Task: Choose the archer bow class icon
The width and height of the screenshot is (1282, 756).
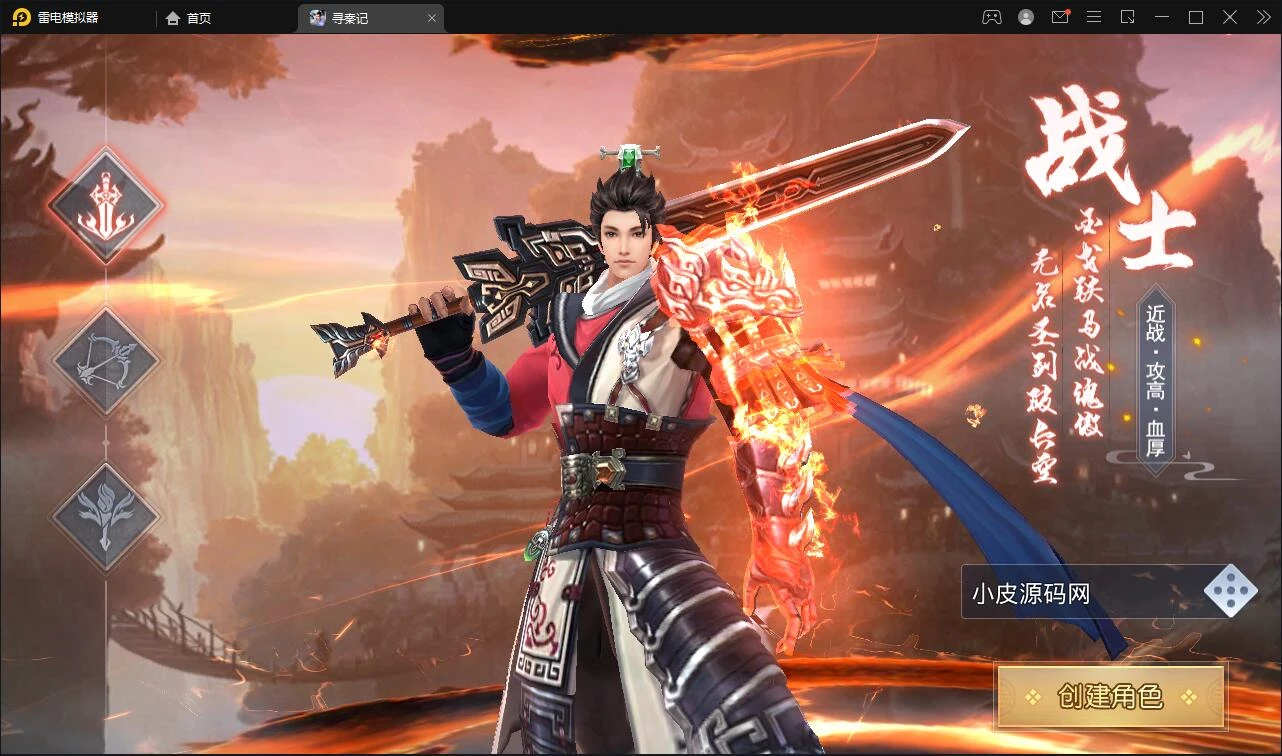Action: 105,361
